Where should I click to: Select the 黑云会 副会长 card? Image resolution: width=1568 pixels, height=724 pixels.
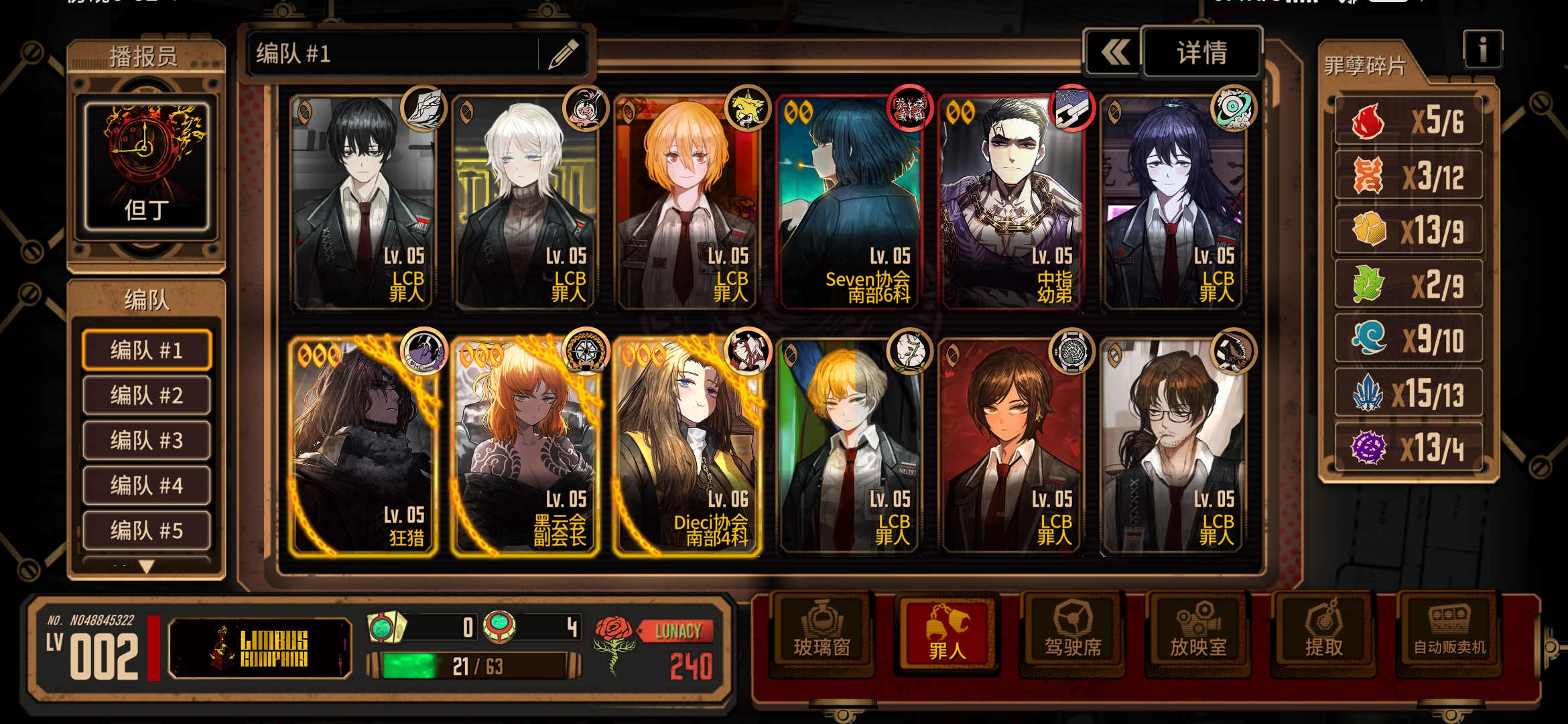pos(525,447)
